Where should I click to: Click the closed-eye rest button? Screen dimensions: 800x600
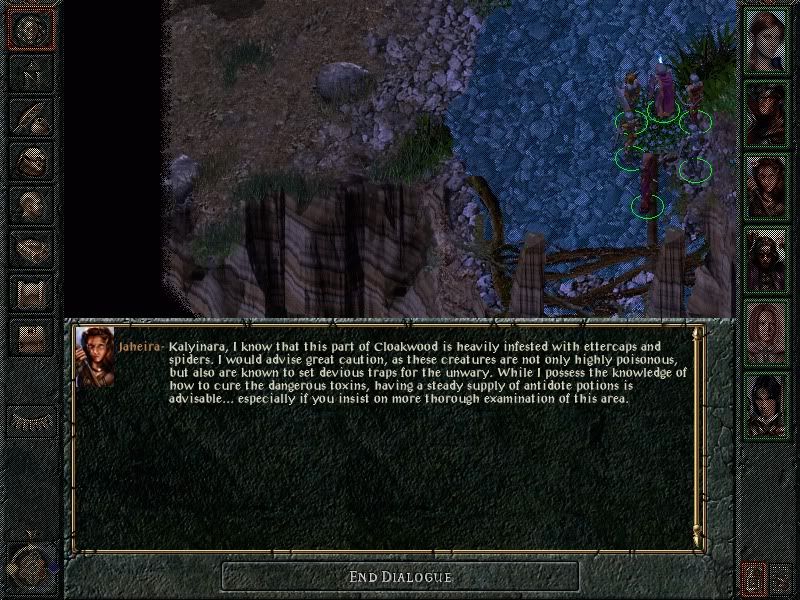[x=30, y=420]
